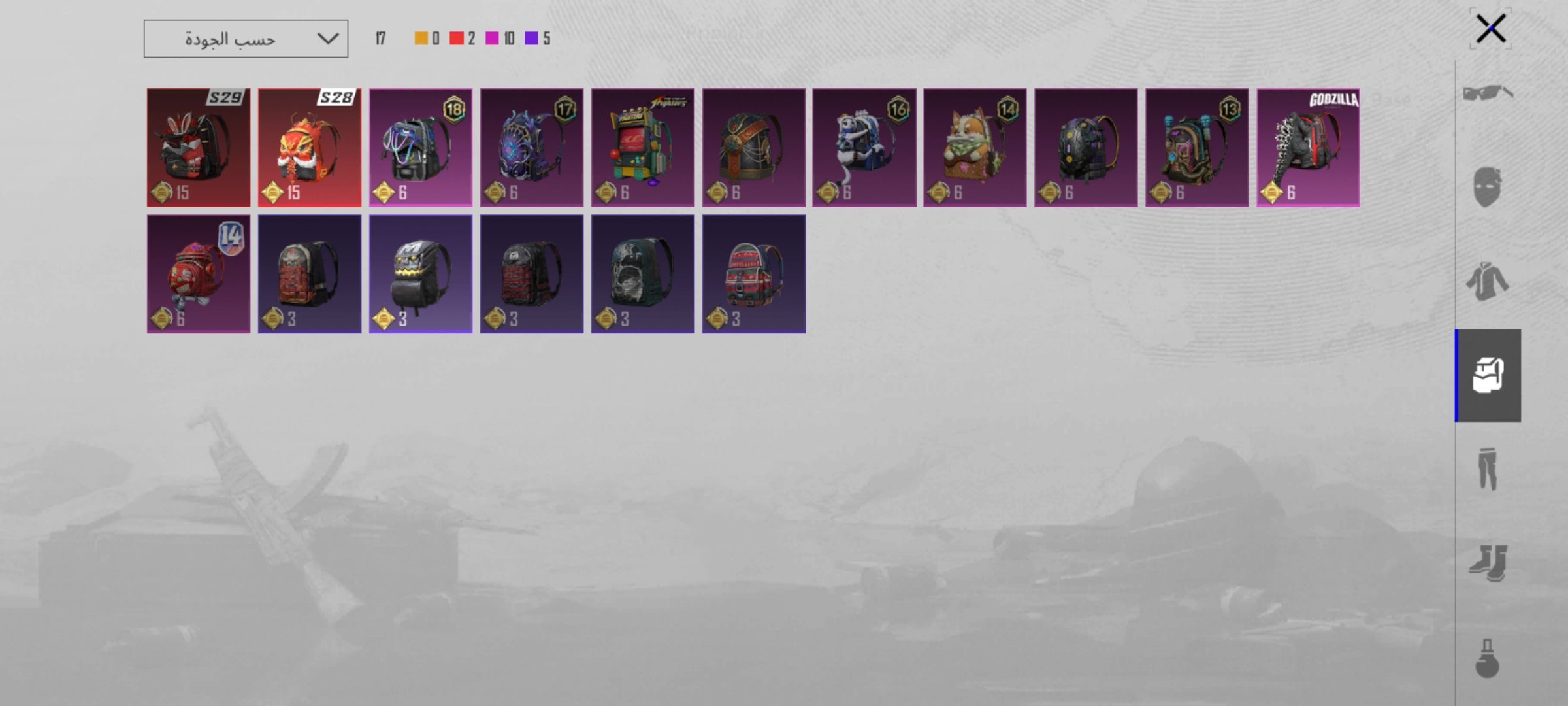The height and width of the screenshot is (706, 1568).
Task: Close the backpack inventory screen
Action: coord(1490,29)
